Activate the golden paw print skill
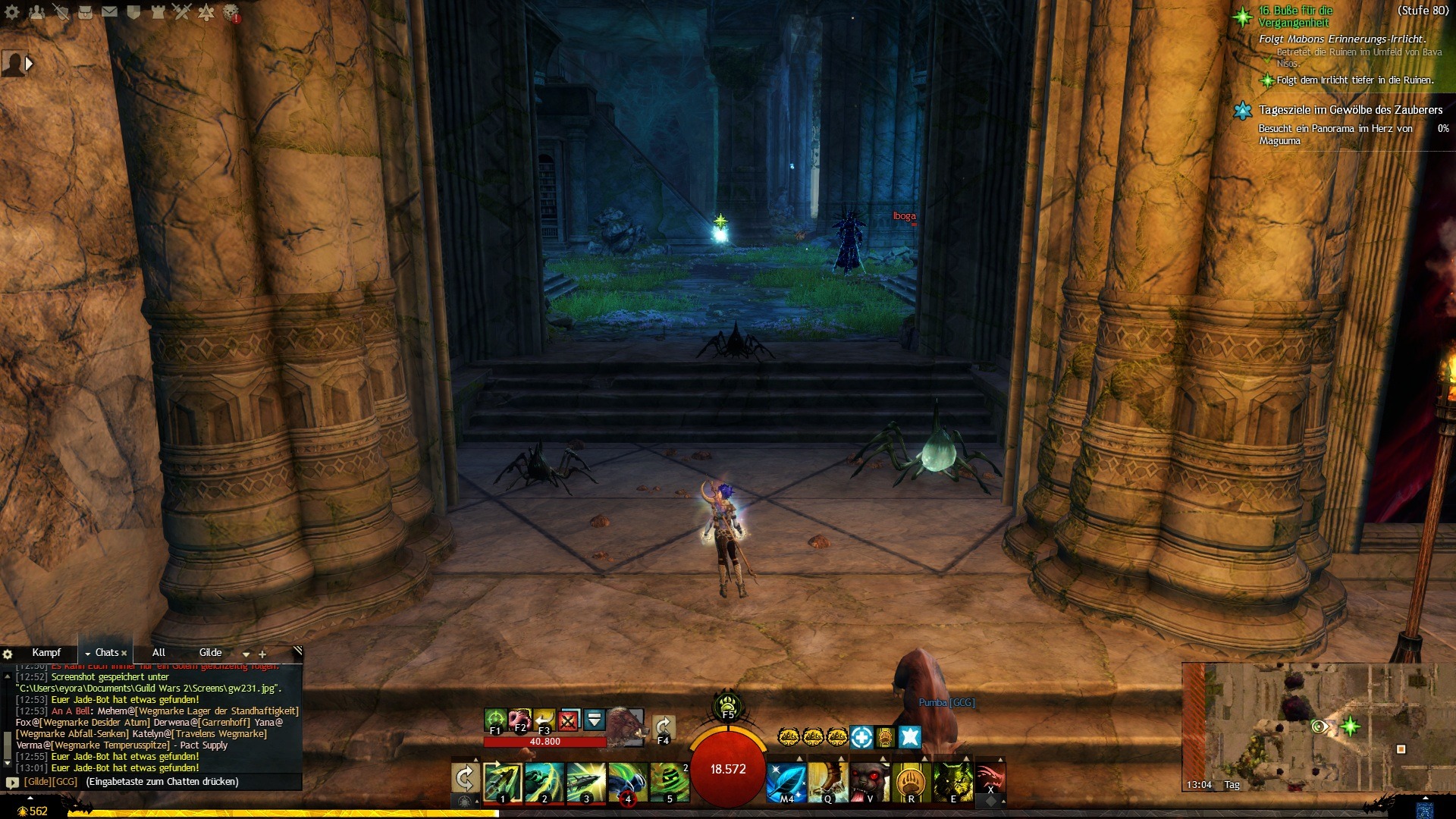 (911, 781)
